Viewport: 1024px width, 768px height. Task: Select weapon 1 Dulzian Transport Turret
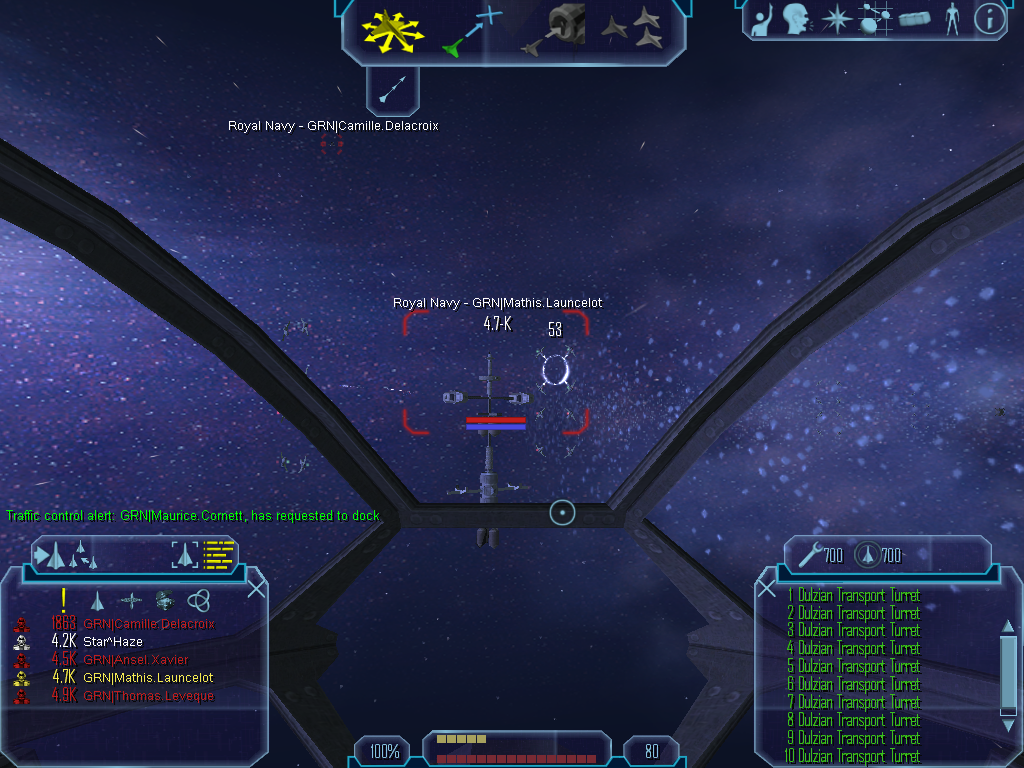[x=858, y=596]
